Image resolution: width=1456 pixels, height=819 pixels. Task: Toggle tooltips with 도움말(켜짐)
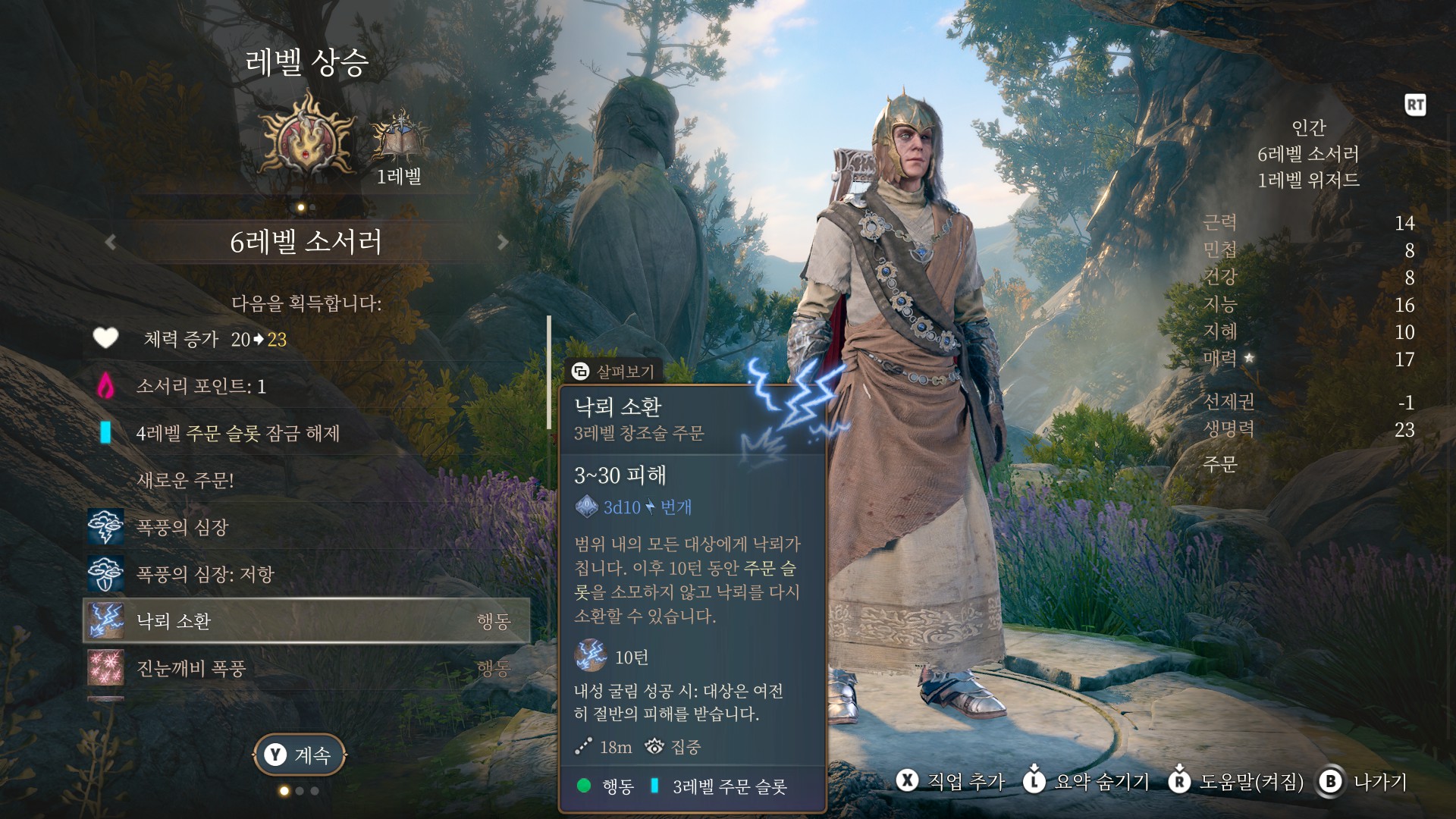pos(1236,781)
